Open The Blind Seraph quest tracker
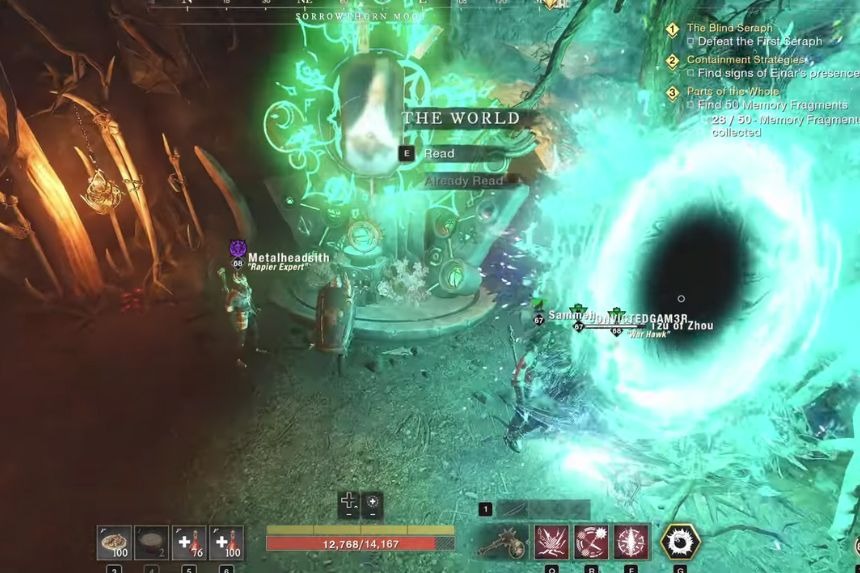The width and height of the screenshot is (860, 573). pyautogui.click(x=729, y=29)
